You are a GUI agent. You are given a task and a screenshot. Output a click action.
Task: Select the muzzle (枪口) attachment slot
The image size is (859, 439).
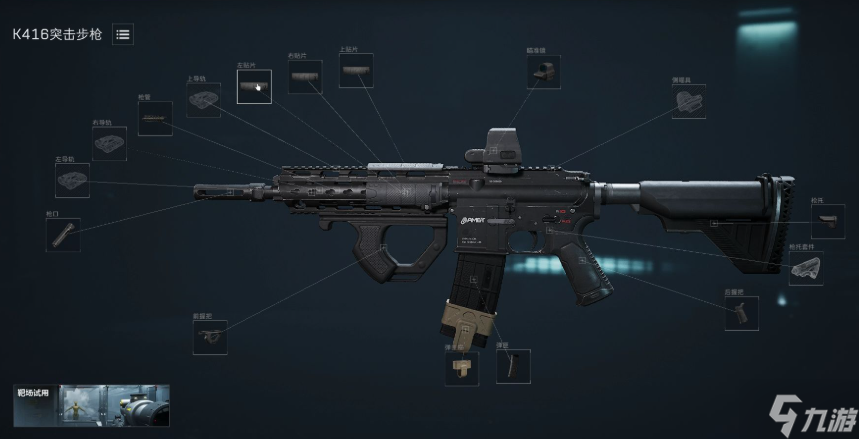point(63,234)
